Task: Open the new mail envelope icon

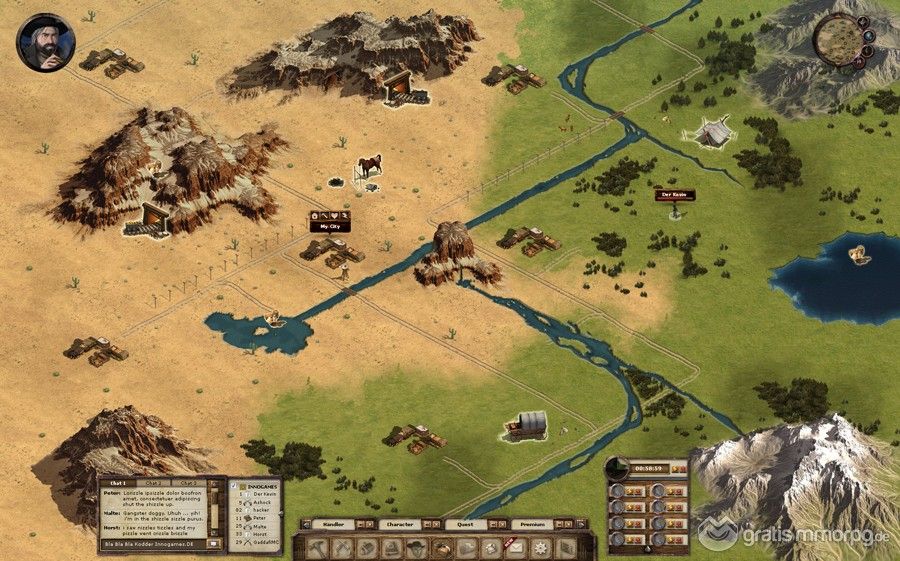Action: pos(516,546)
